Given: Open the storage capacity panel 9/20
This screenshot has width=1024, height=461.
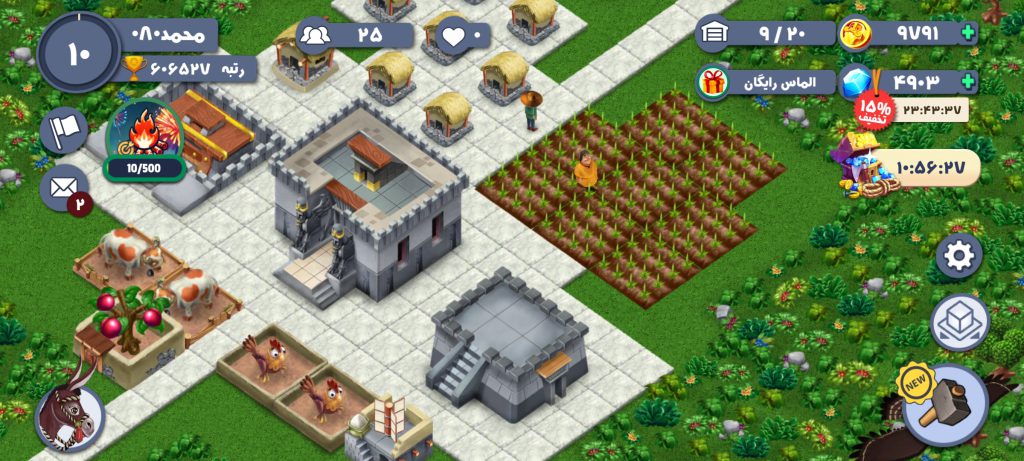Looking at the screenshot, I should click(x=766, y=33).
